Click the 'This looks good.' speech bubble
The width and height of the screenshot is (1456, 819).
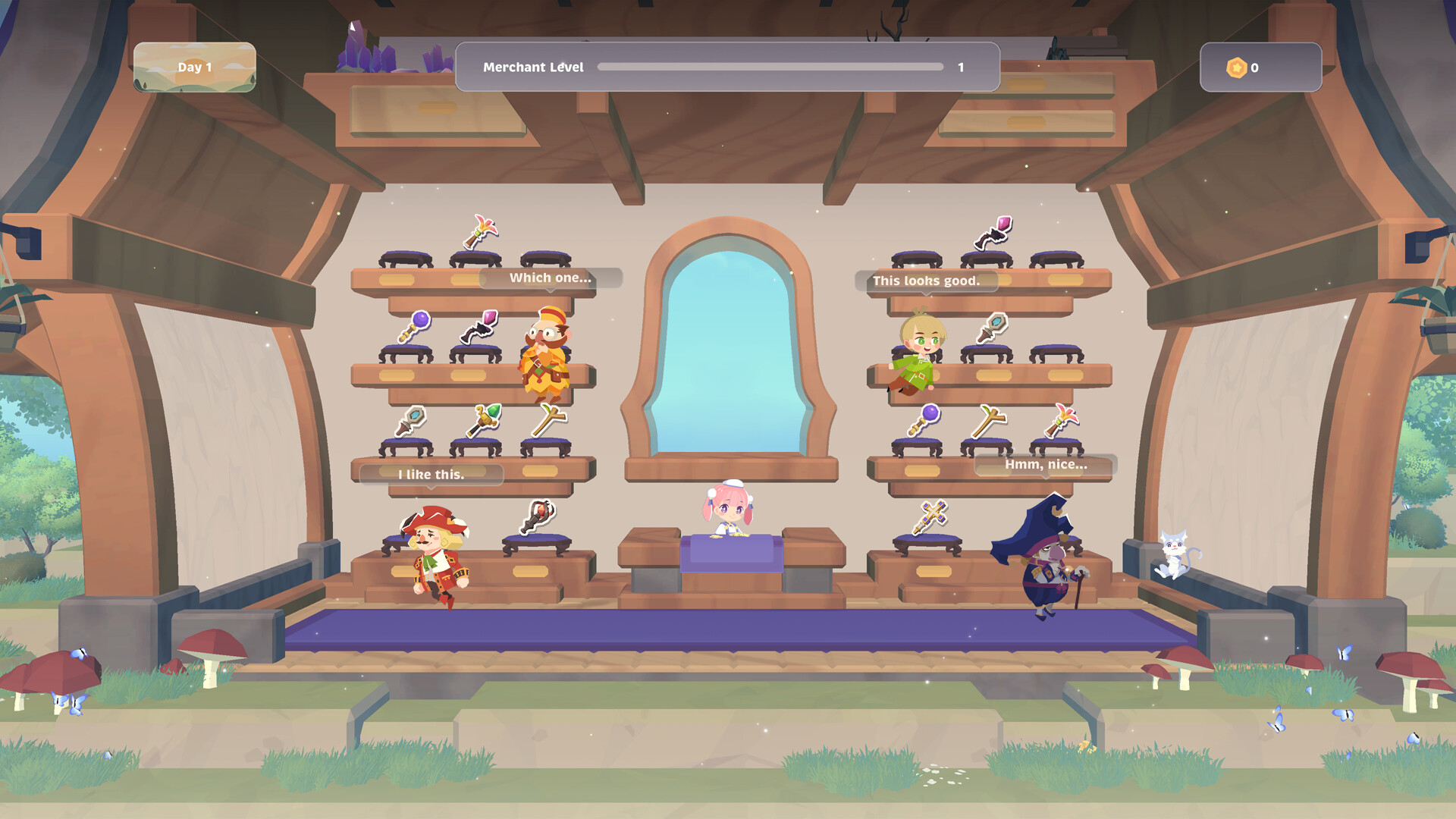click(926, 281)
